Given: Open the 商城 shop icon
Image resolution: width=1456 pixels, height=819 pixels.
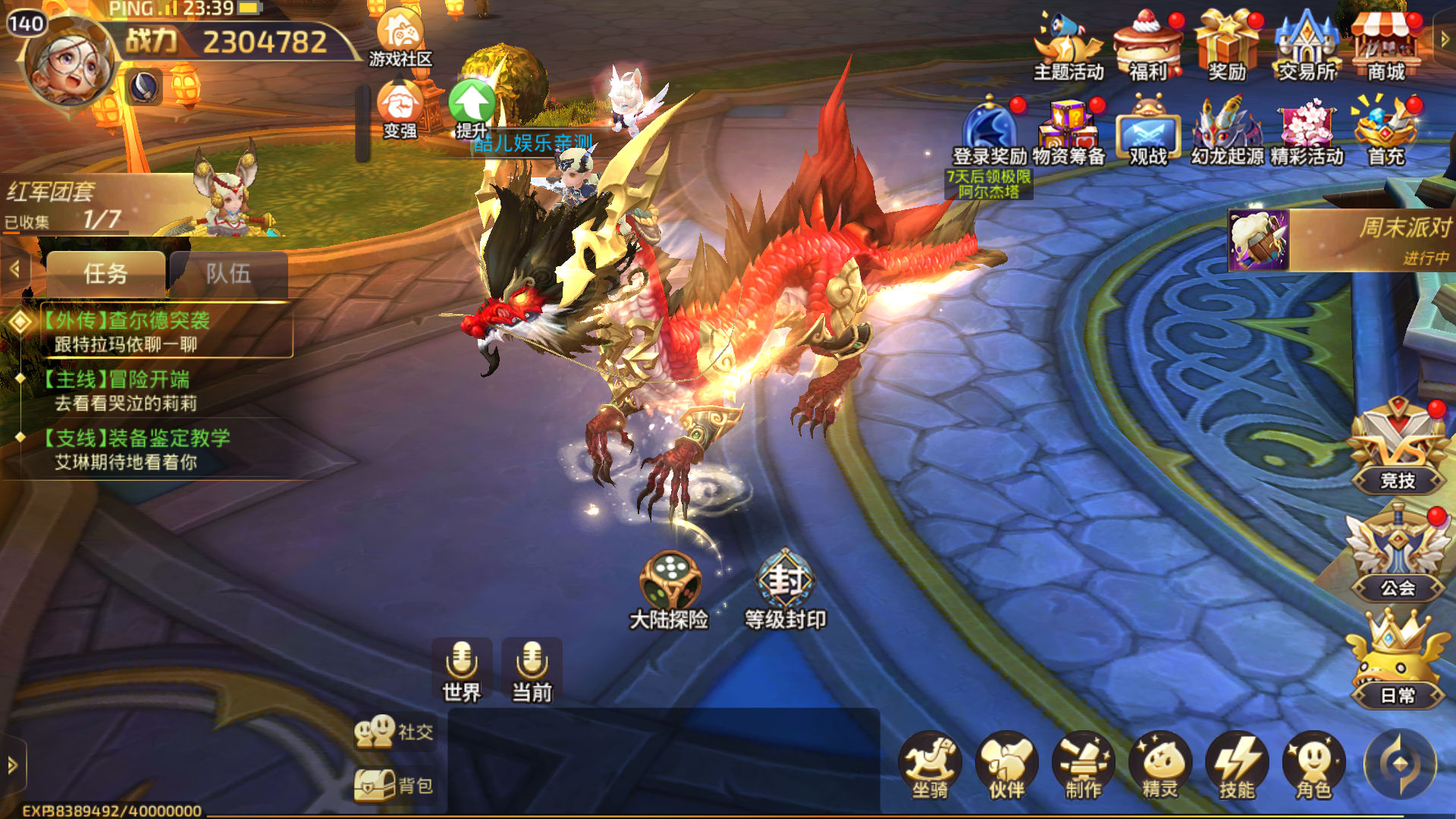Looking at the screenshot, I should click(1386, 45).
